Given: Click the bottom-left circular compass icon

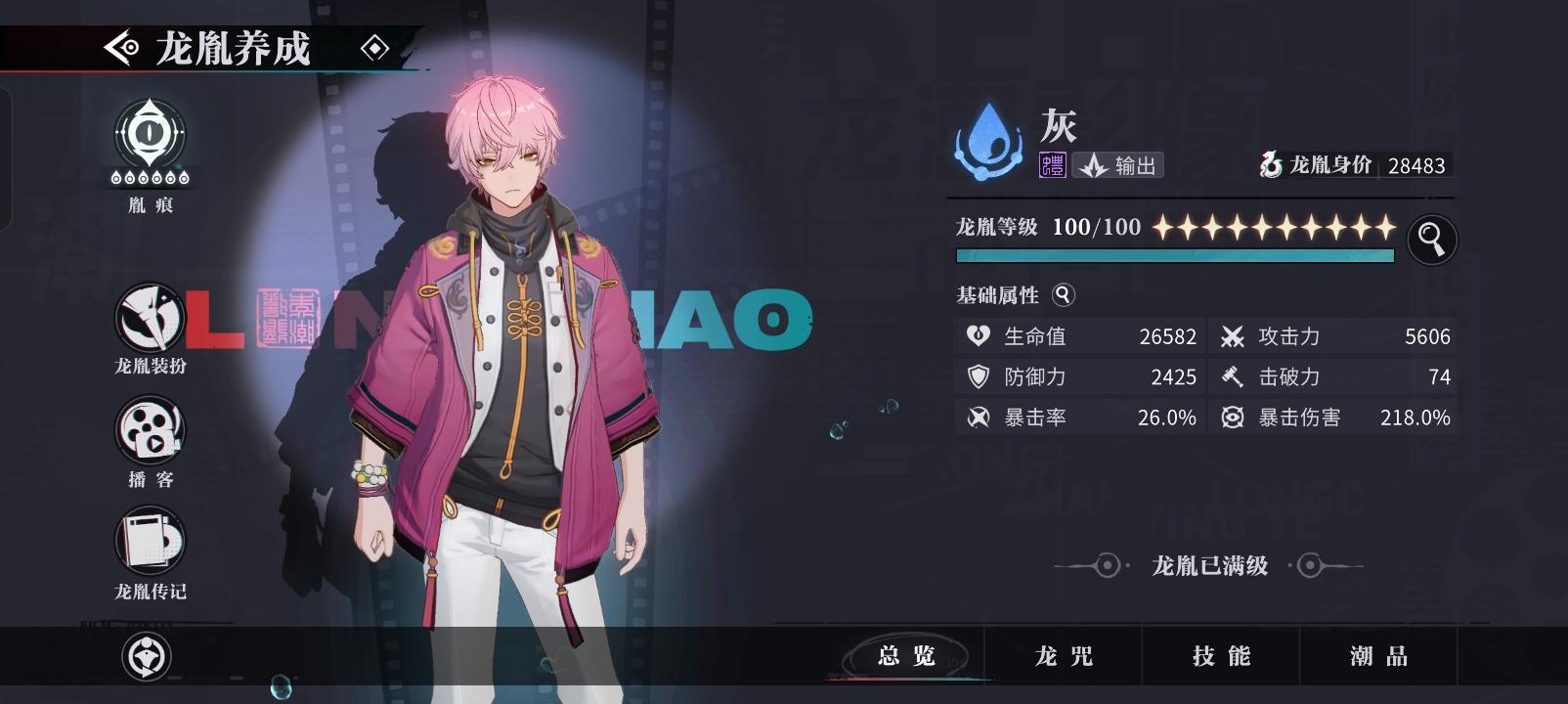Looking at the screenshot, I should click(148, 657).
